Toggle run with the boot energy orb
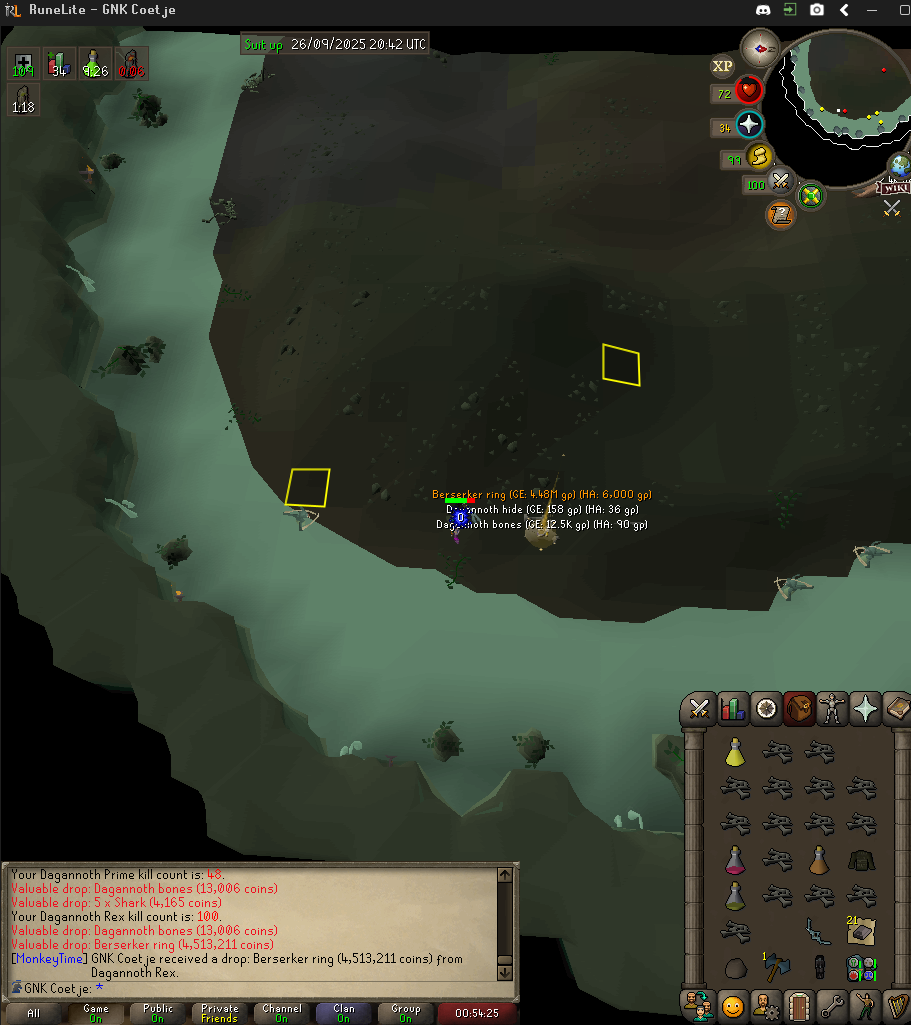 [759, 157]
